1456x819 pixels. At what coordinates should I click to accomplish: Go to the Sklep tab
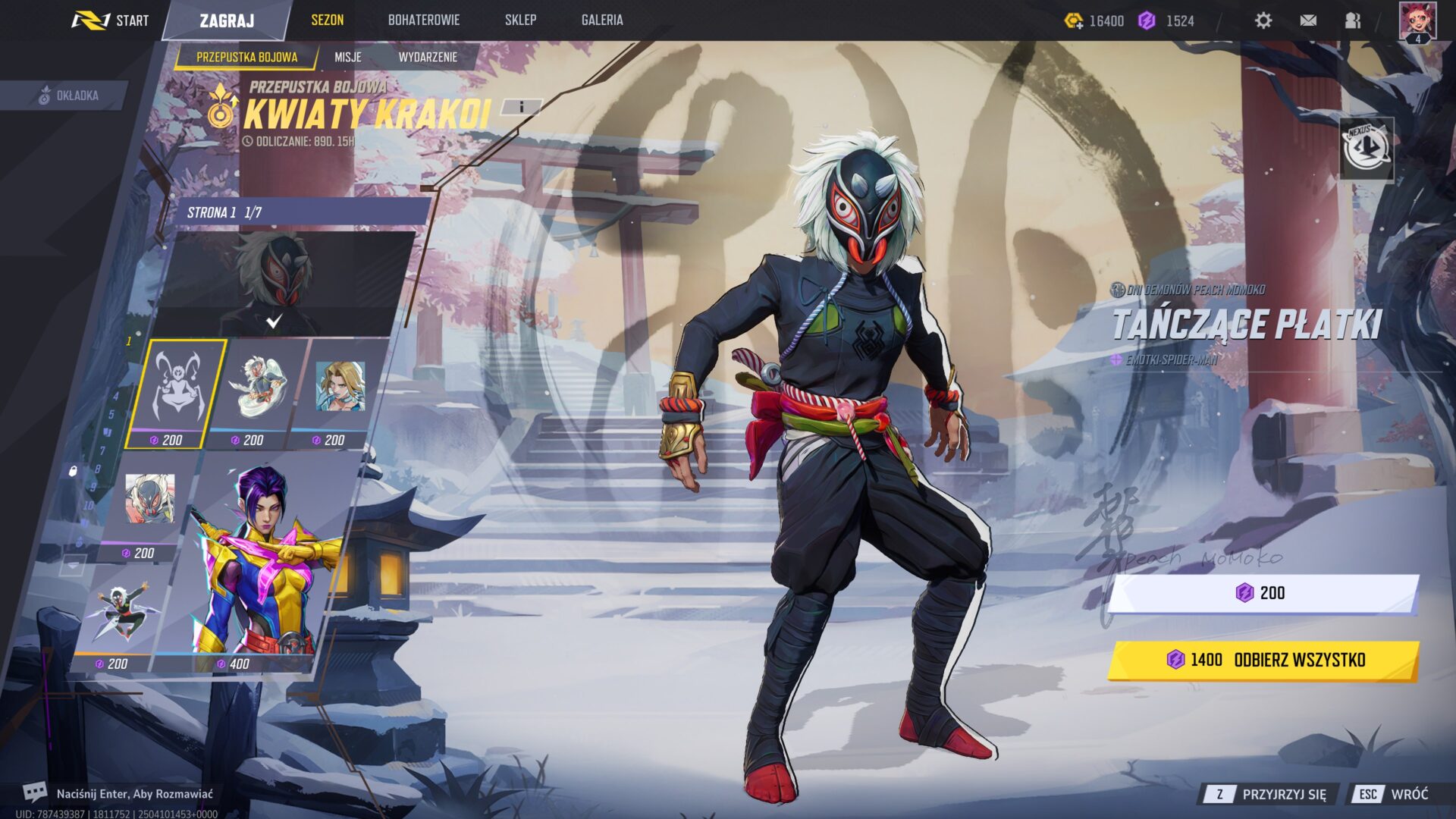pyautogui.click(x=520, y=20)
